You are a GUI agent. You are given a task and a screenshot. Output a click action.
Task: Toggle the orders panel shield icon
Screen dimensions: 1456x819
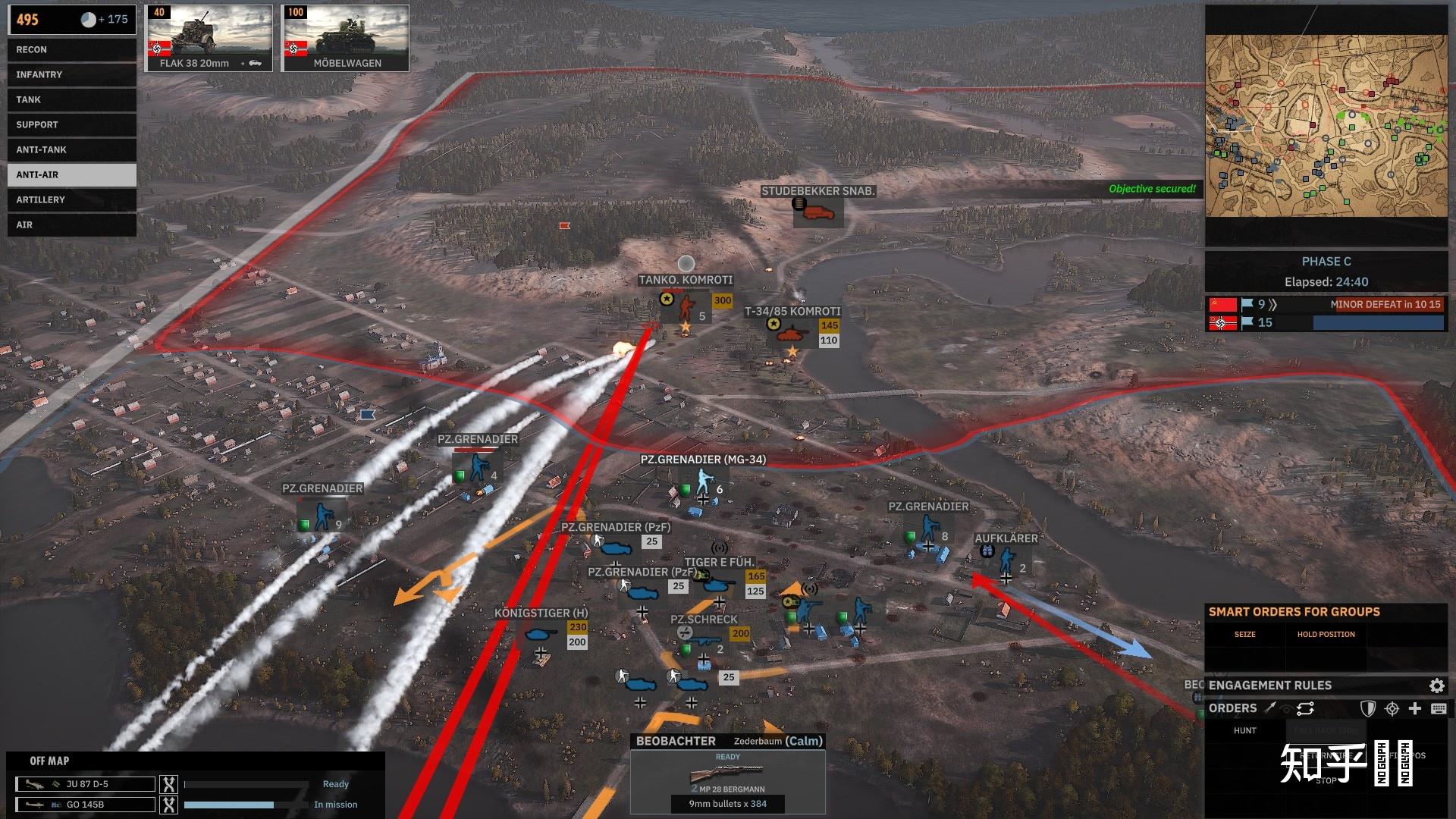[x=1367, y=709]
